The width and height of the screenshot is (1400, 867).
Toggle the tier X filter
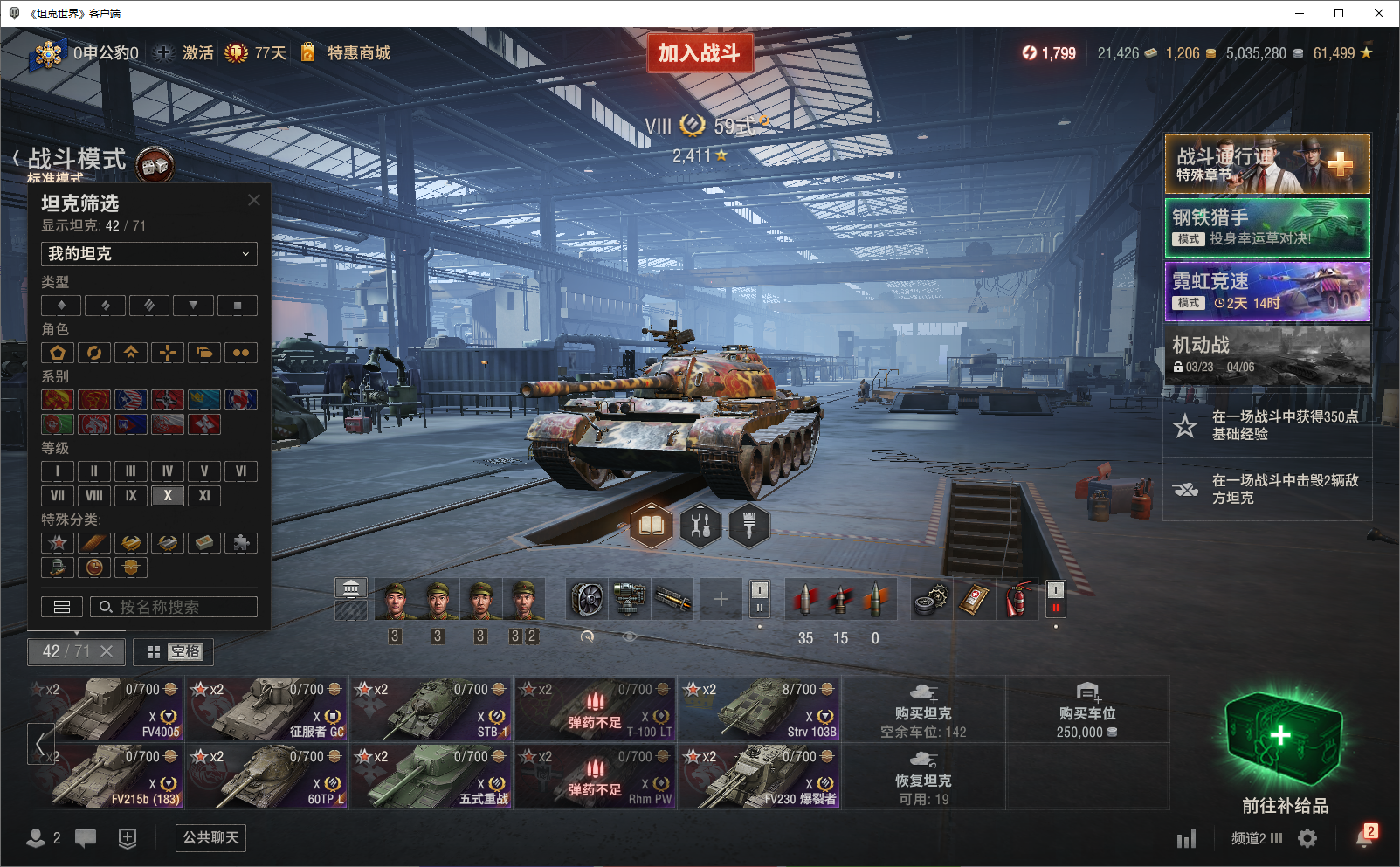pyautogui.click(x=168, y=496)
